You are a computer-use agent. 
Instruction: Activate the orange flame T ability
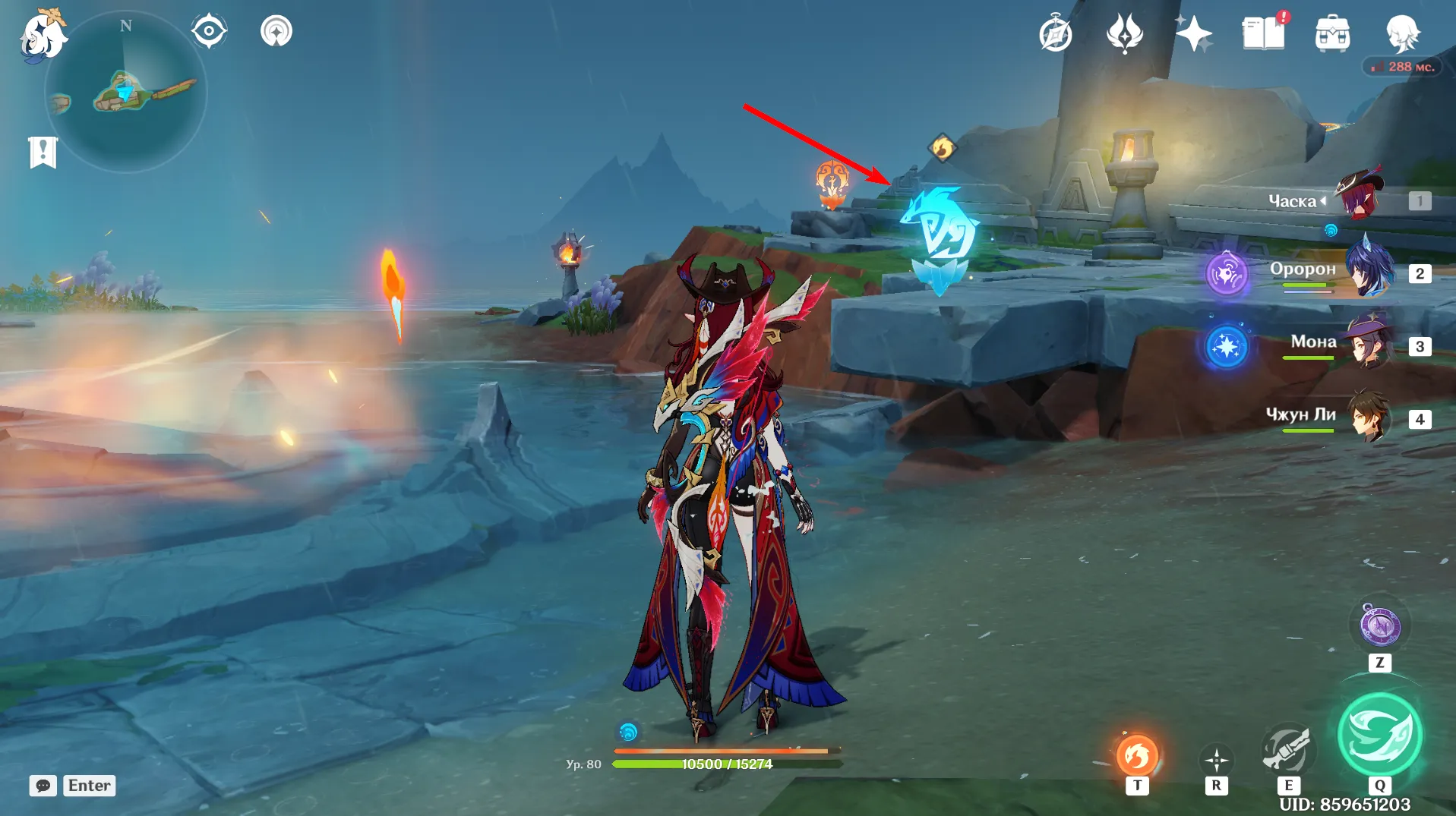coord(1136,755)
